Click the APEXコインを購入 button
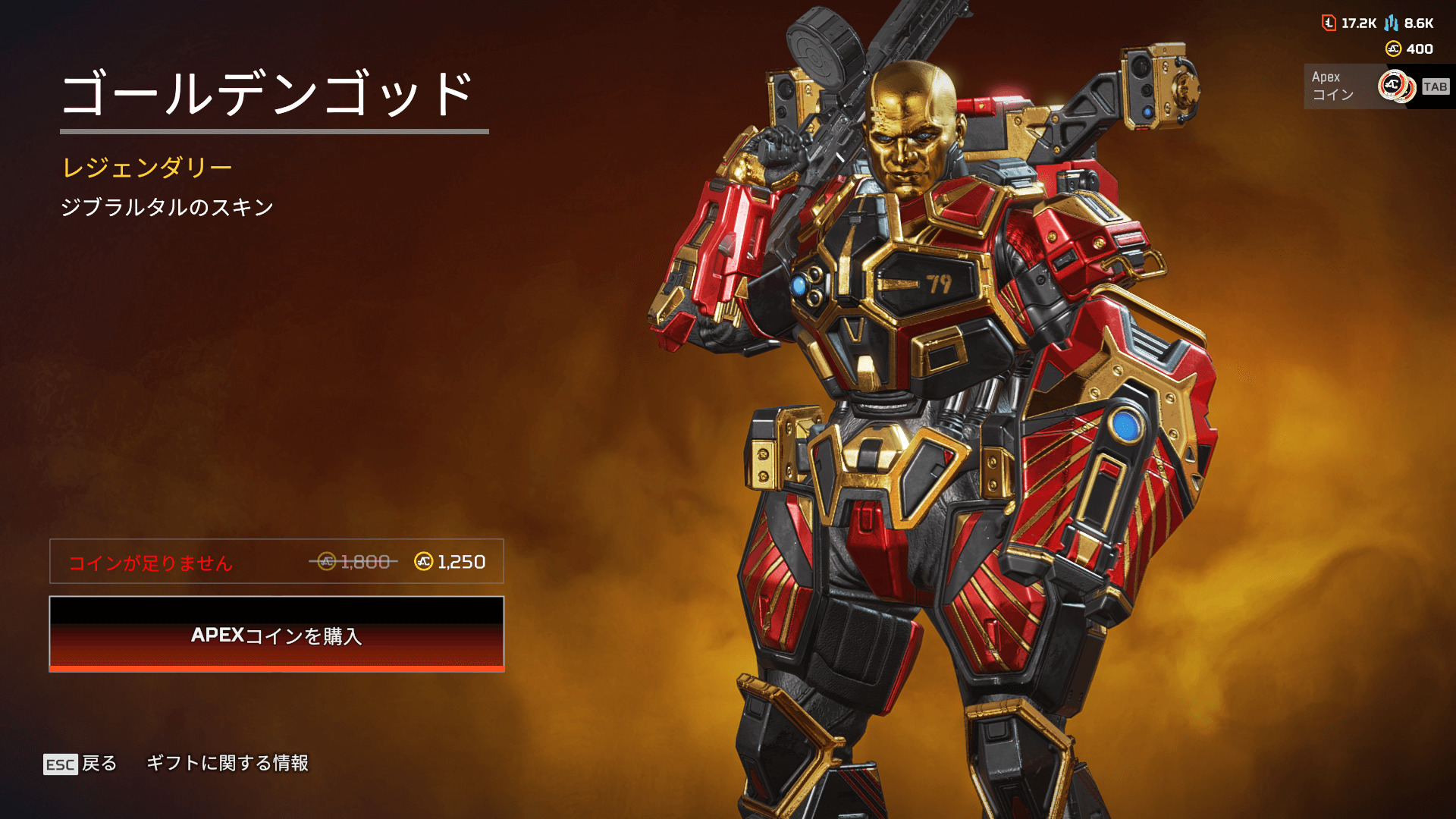1456x819 pixels. pyautogui.click(x=277, y=634)
